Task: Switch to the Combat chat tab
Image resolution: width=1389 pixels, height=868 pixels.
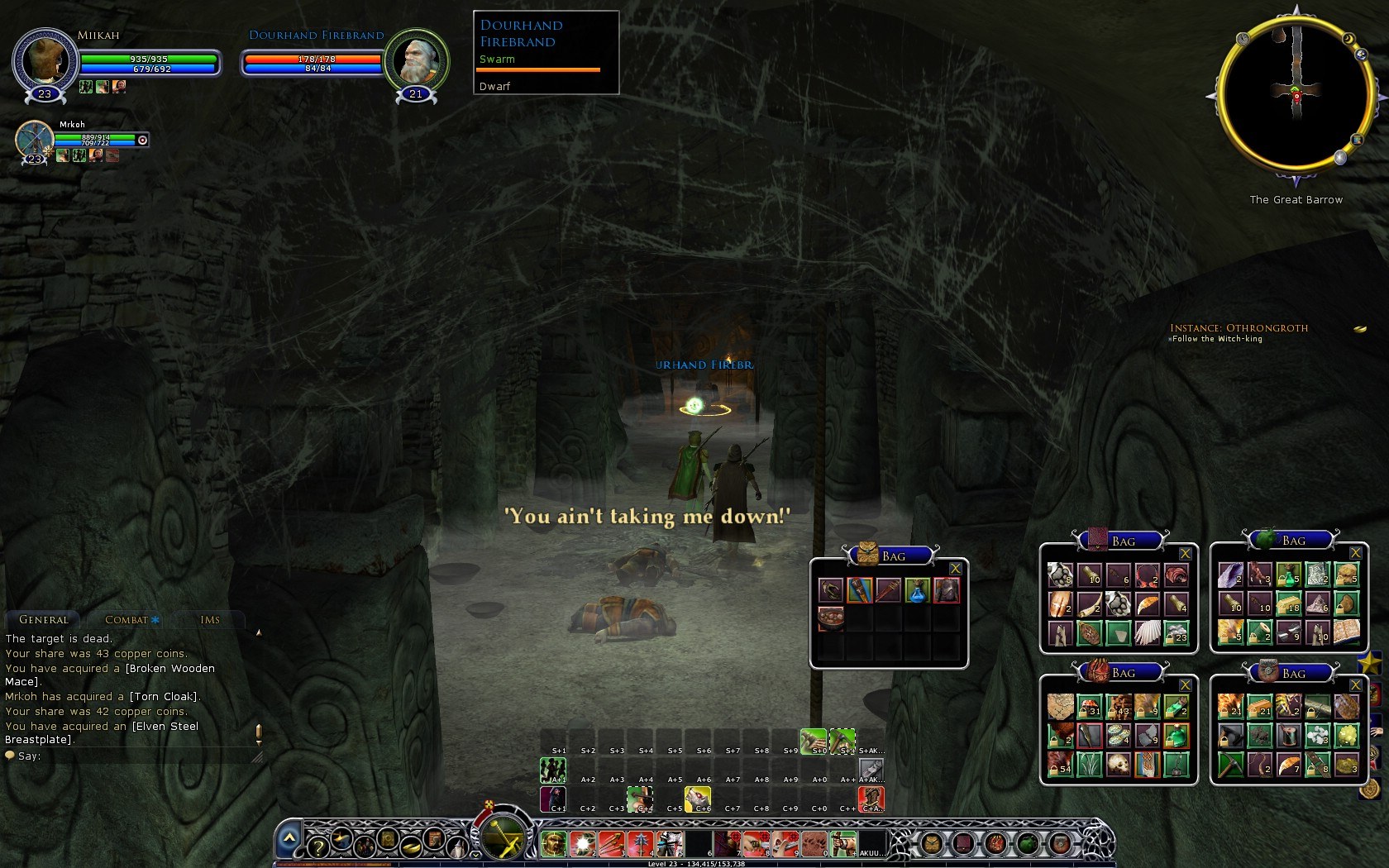Action: point(126,620)
